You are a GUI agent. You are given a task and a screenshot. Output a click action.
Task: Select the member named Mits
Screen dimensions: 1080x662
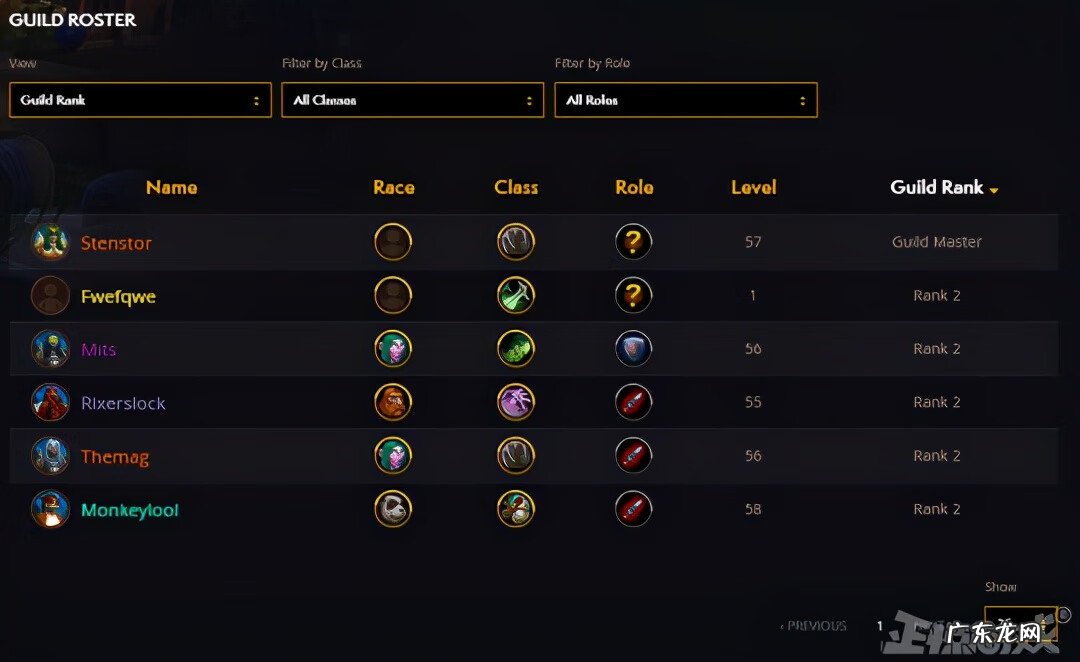tap(98, 350)
